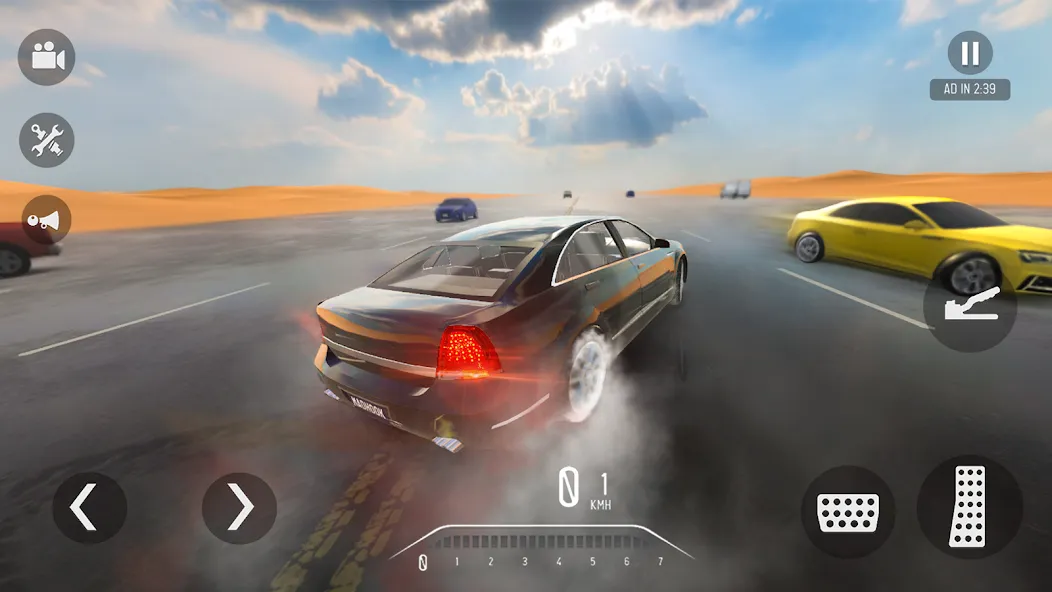
Task: Steer right with the right arrow
Action: [x=239, y=508]
